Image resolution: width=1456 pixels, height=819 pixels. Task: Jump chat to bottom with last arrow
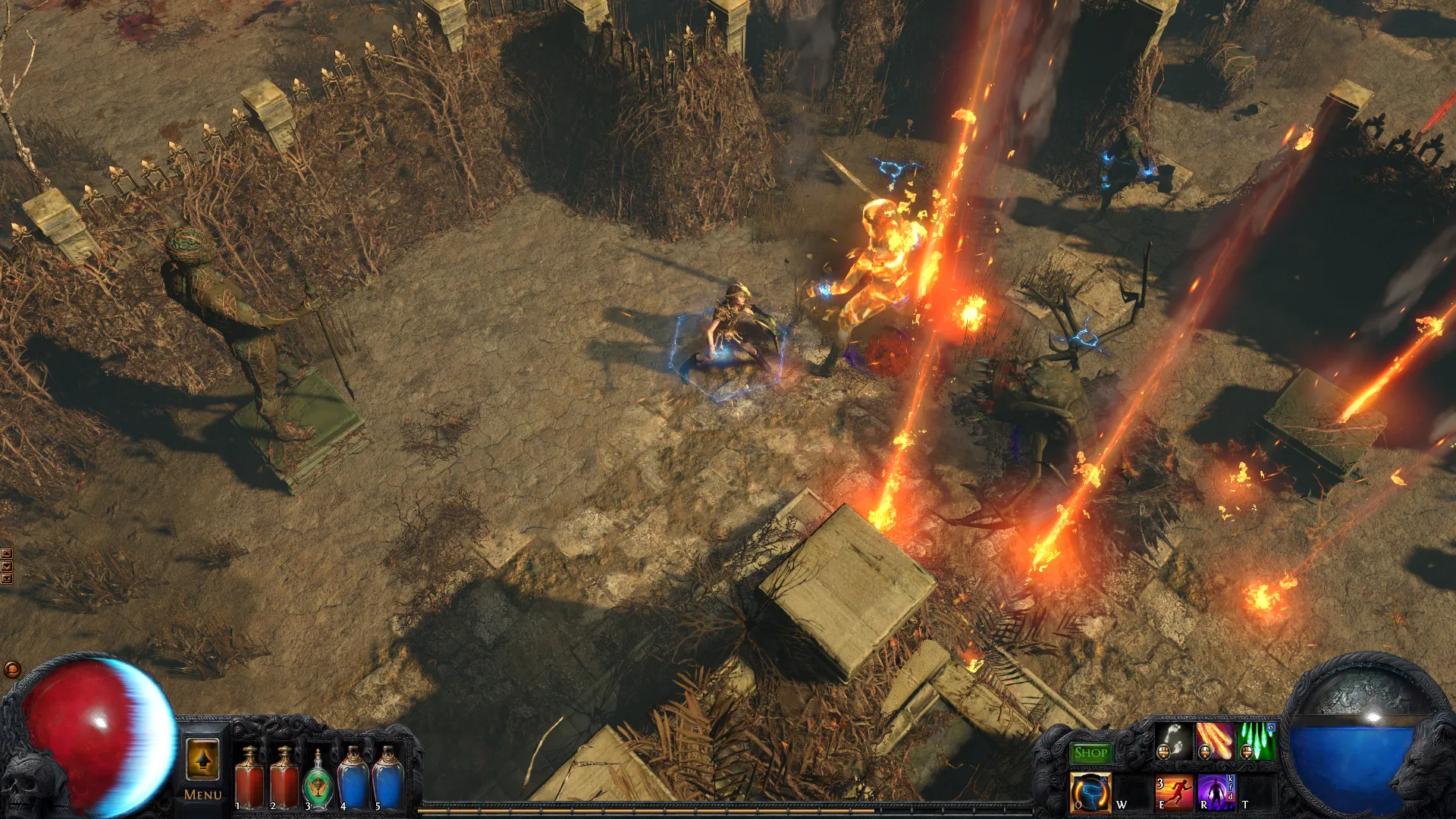tap(7, 579)
